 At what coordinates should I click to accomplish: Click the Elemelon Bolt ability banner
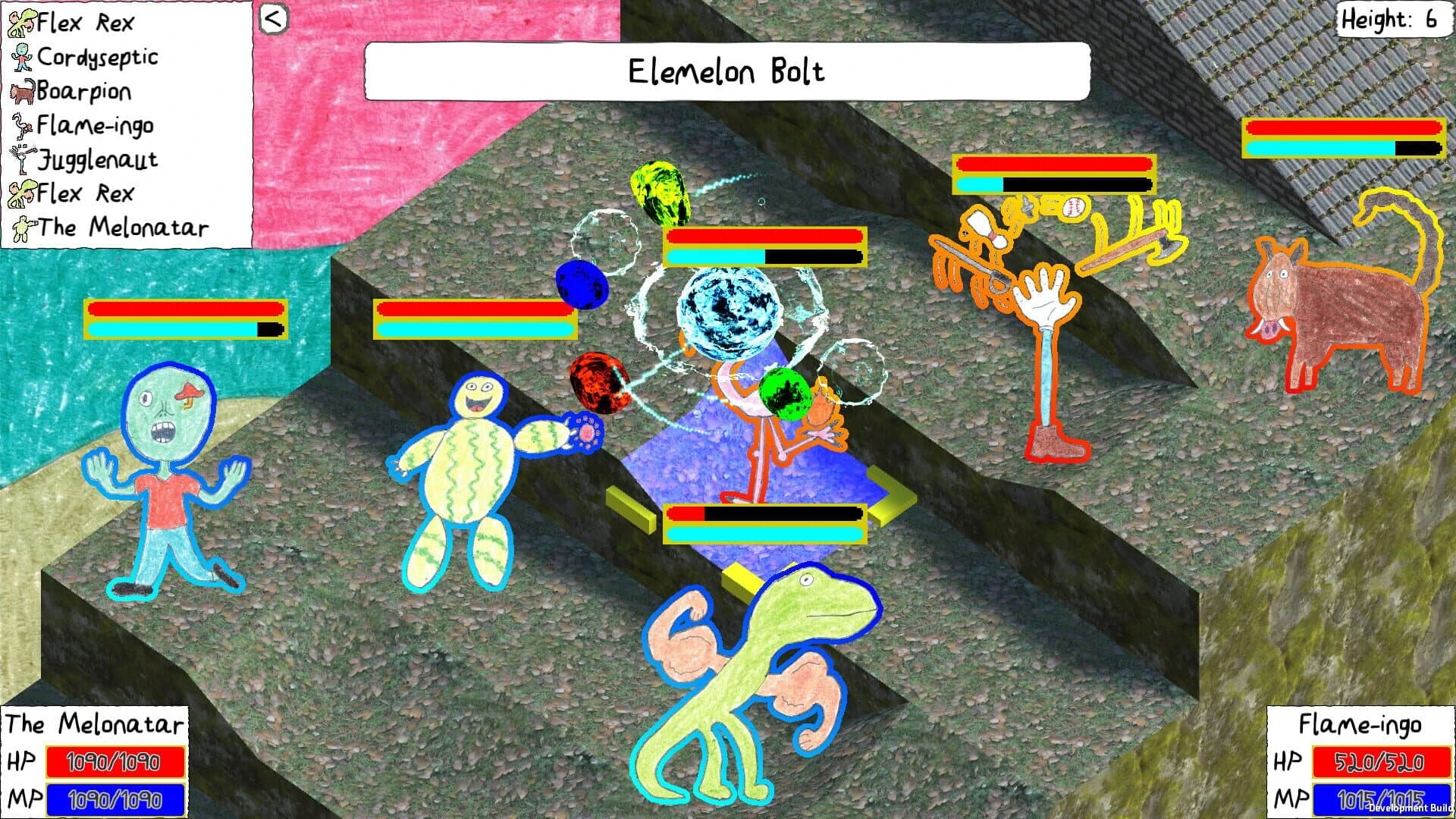(x=726, y=73)
